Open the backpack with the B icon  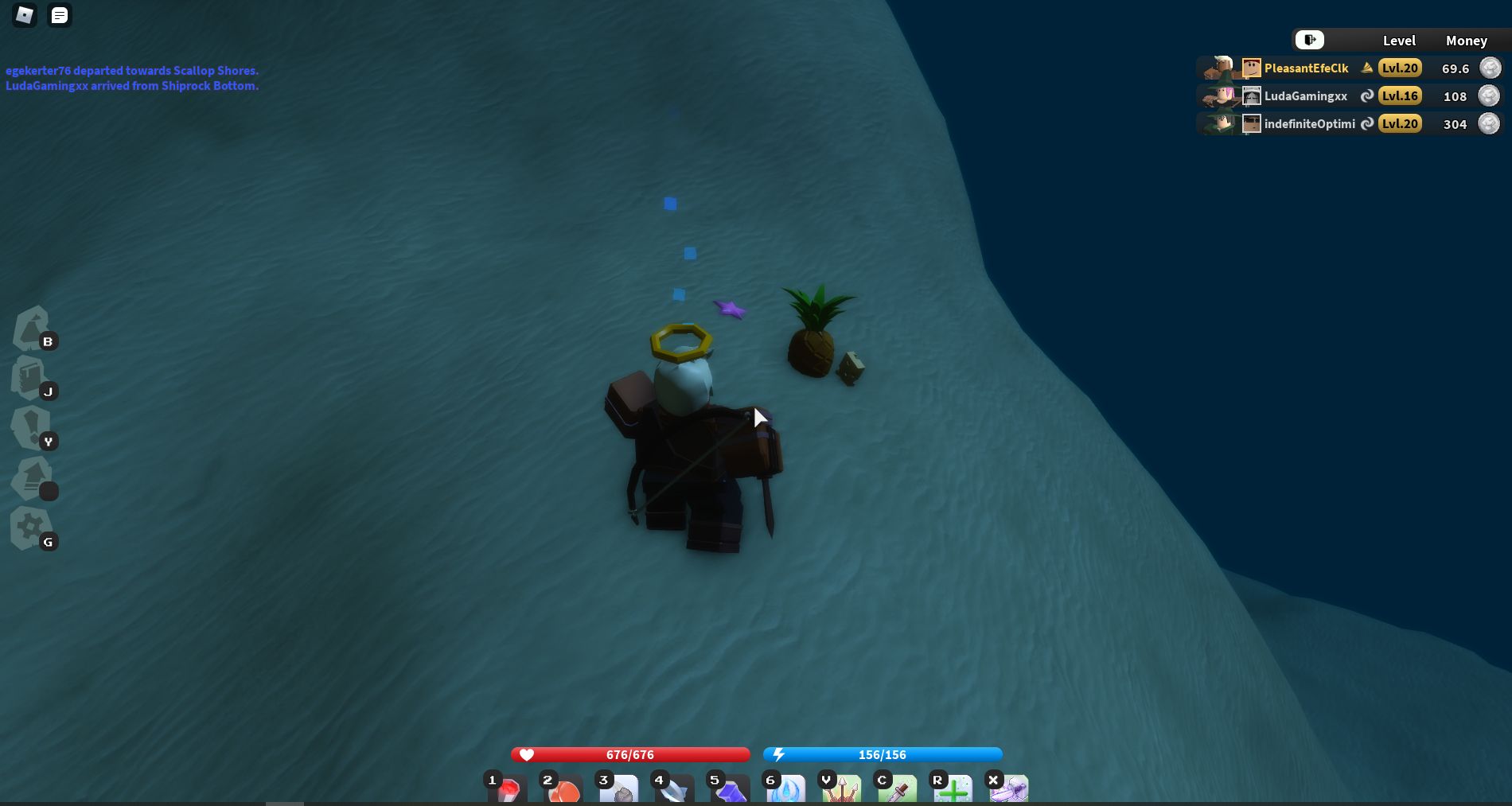(30, 329)
